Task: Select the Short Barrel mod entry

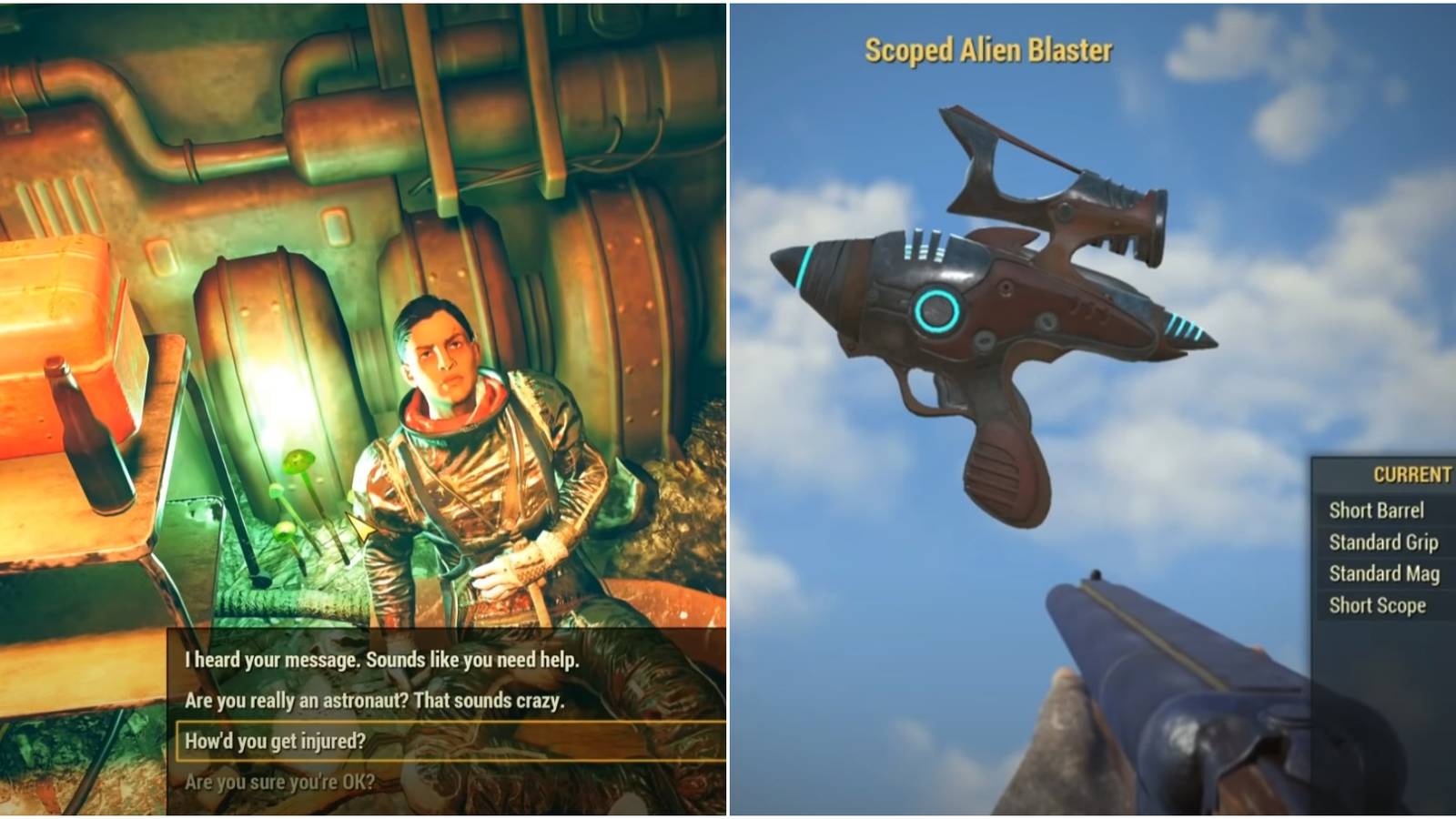Action: [x=1377, y=511]
